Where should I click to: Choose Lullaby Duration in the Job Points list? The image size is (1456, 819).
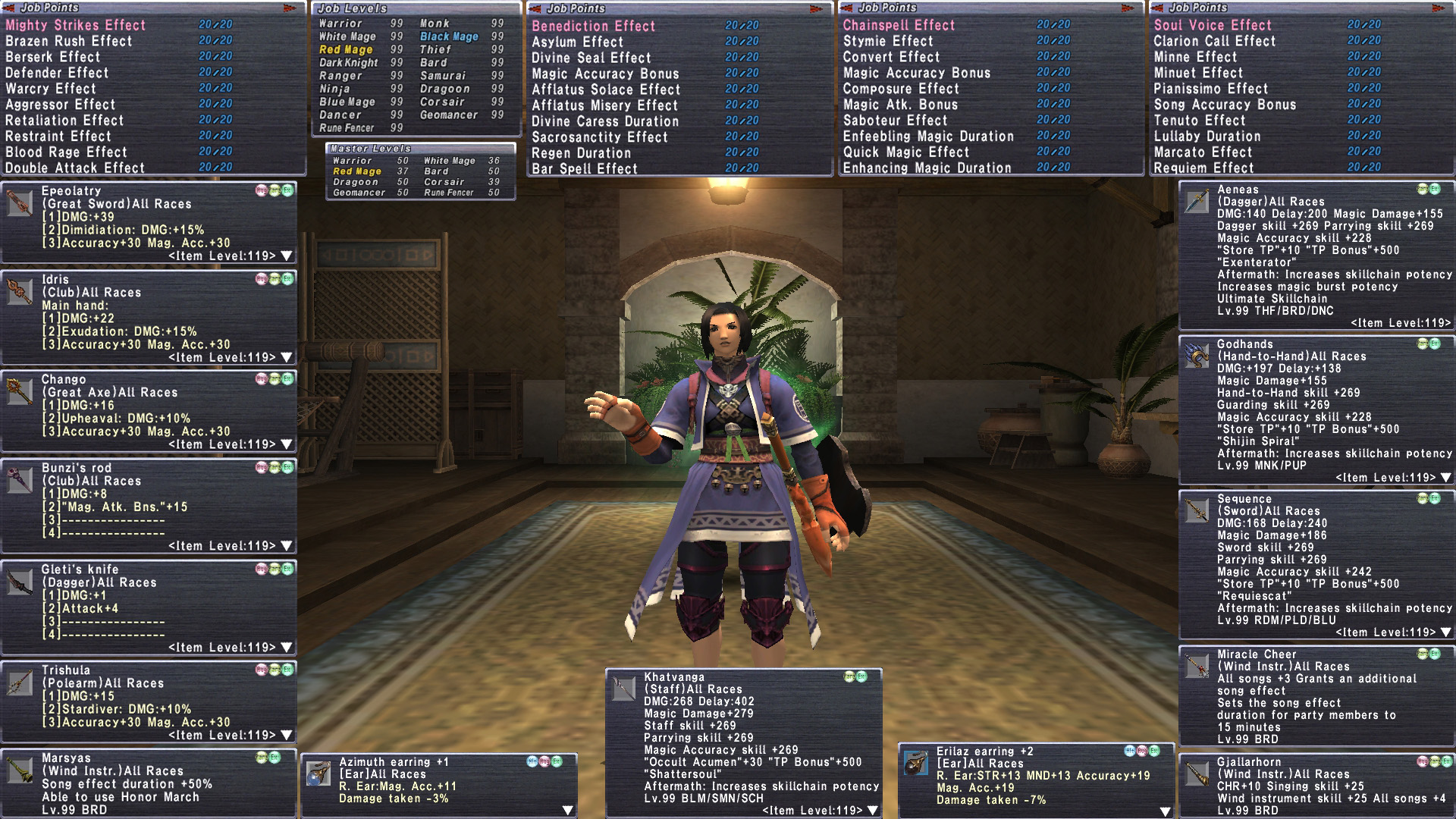pos(1207,136)
